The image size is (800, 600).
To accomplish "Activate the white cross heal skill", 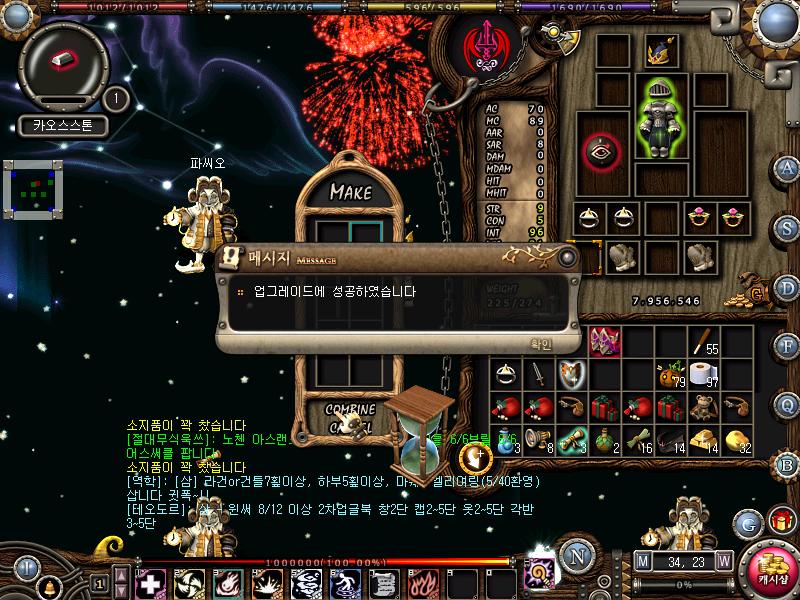I will [x=150, y=581].
